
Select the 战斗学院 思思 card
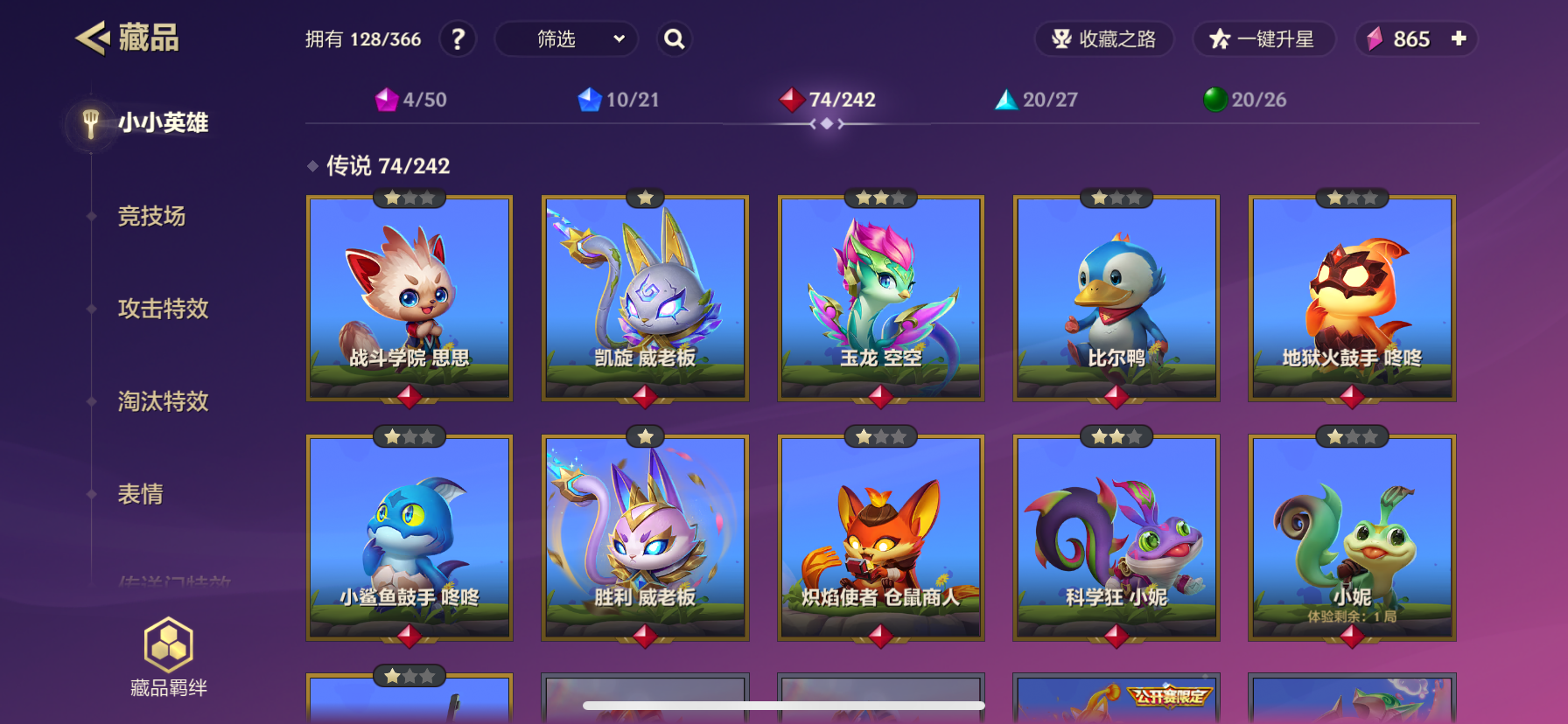[409, 298]
